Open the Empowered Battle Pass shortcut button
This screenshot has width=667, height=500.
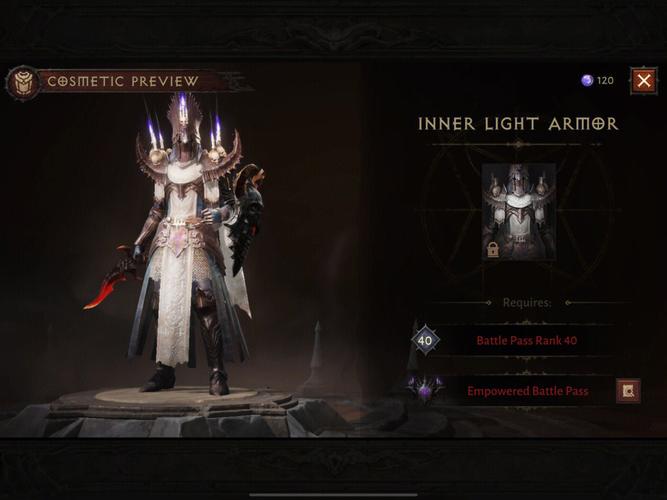pos(628,391)
